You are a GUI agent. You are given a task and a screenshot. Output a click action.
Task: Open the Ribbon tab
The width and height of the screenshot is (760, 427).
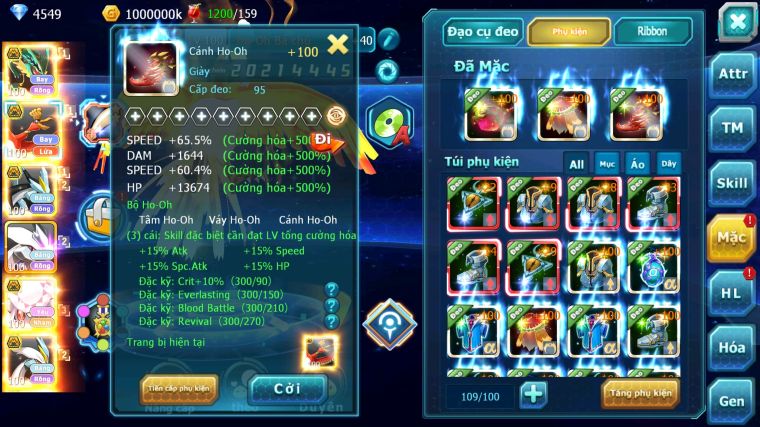click(x=652, y=31)
